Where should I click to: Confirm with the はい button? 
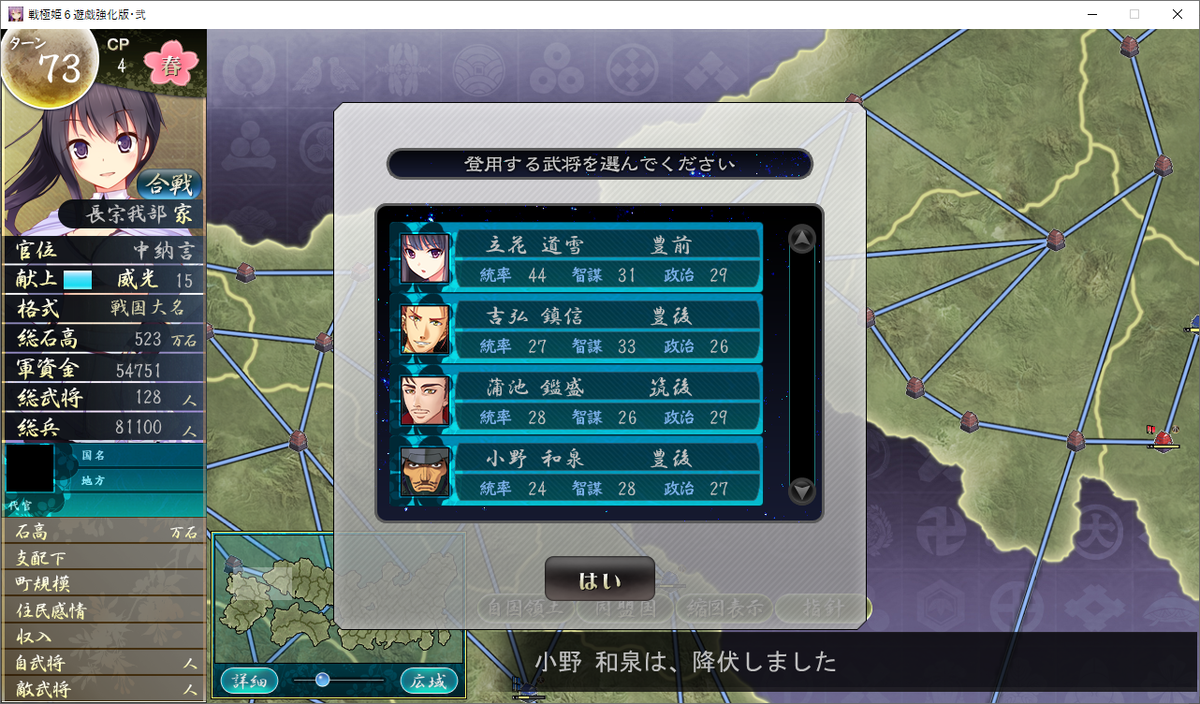[599, 580]
